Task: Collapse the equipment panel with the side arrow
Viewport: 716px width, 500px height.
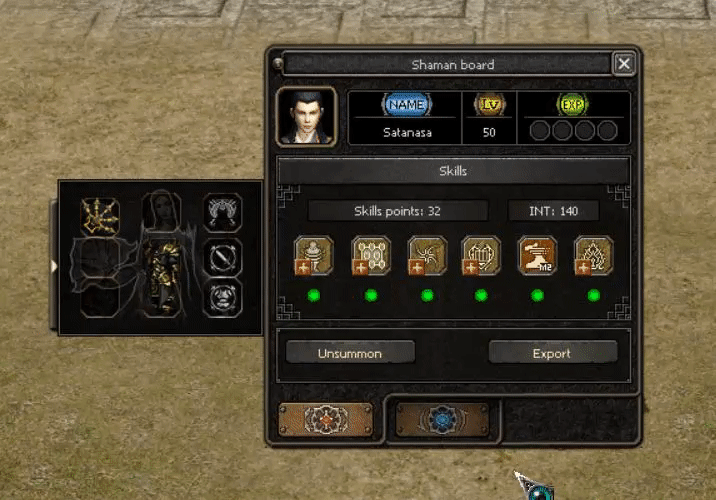Action: (x=53, y=265)
